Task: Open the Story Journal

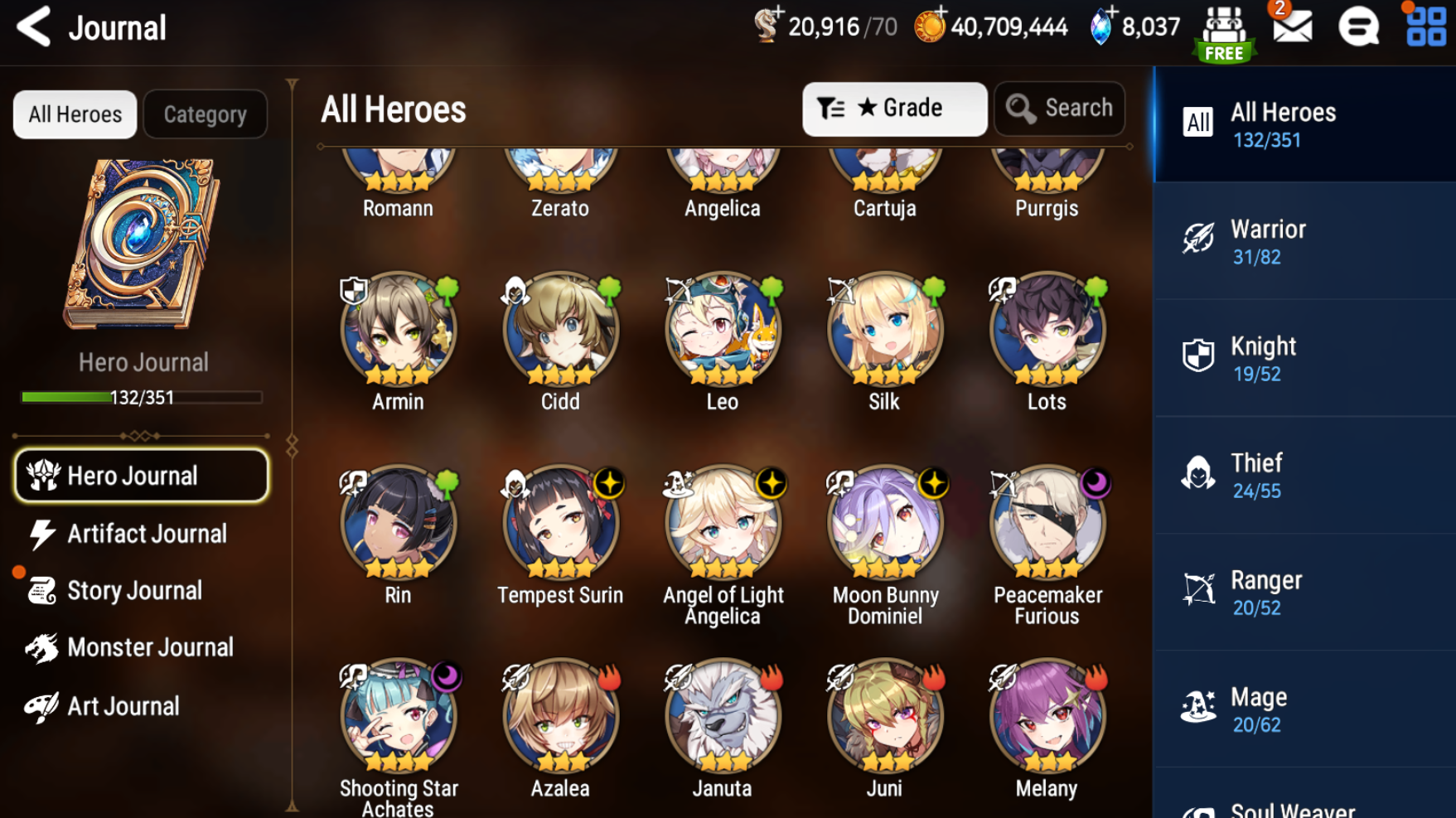Action: [x=133, y=591]
